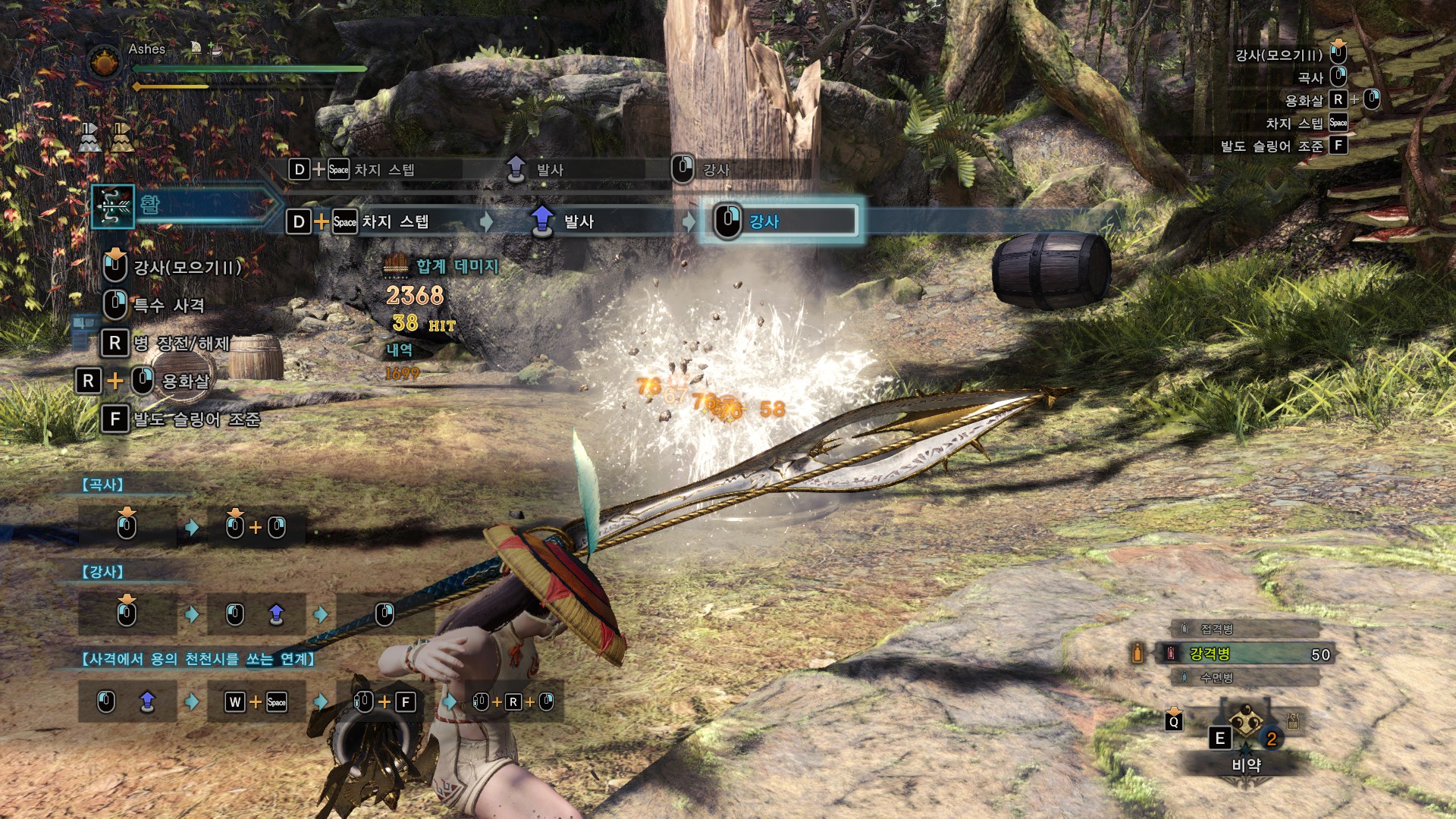Click the Ashes player emblem icon
Image resolution: width=1456 pixels, height=819 pixels.
pos(105,61)
